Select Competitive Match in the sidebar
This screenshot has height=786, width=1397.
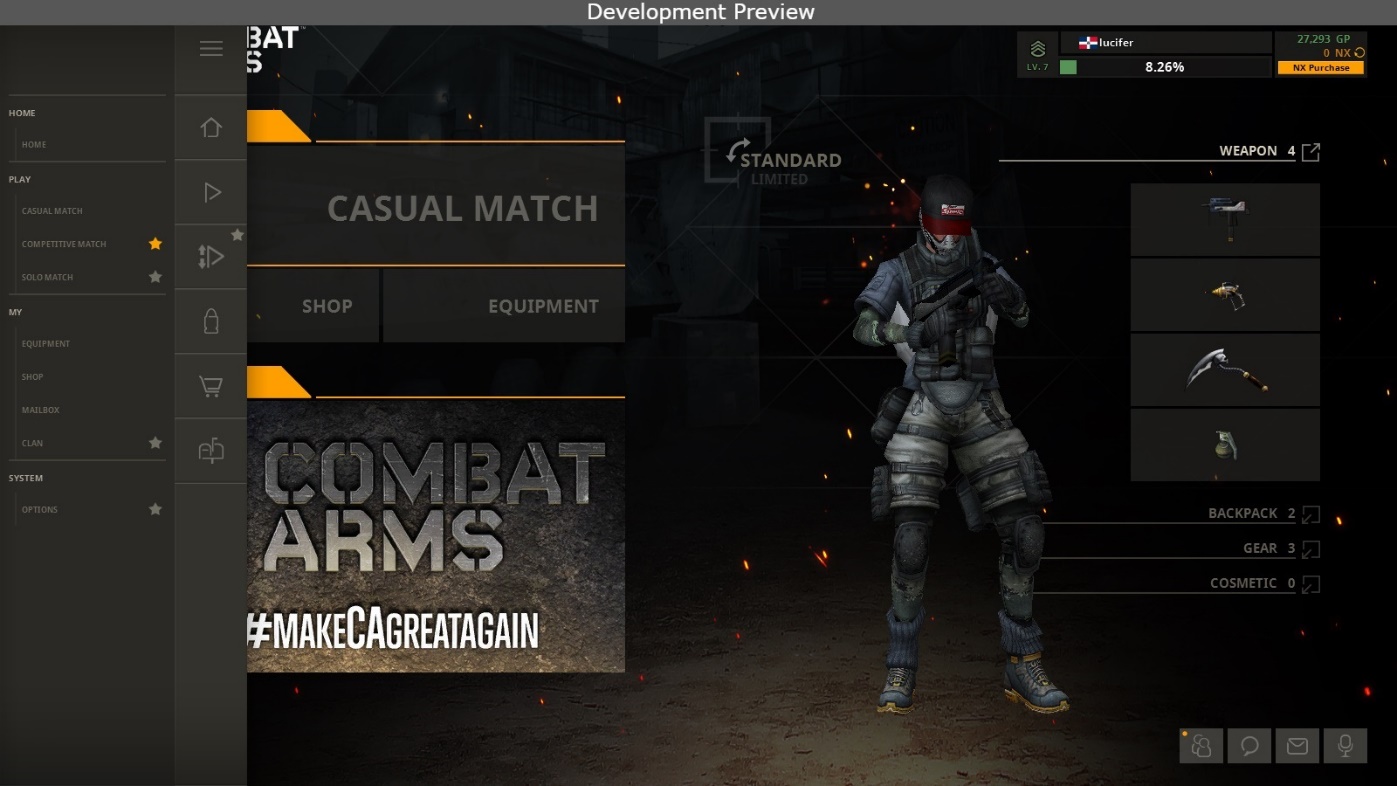[x=64, y=244]
